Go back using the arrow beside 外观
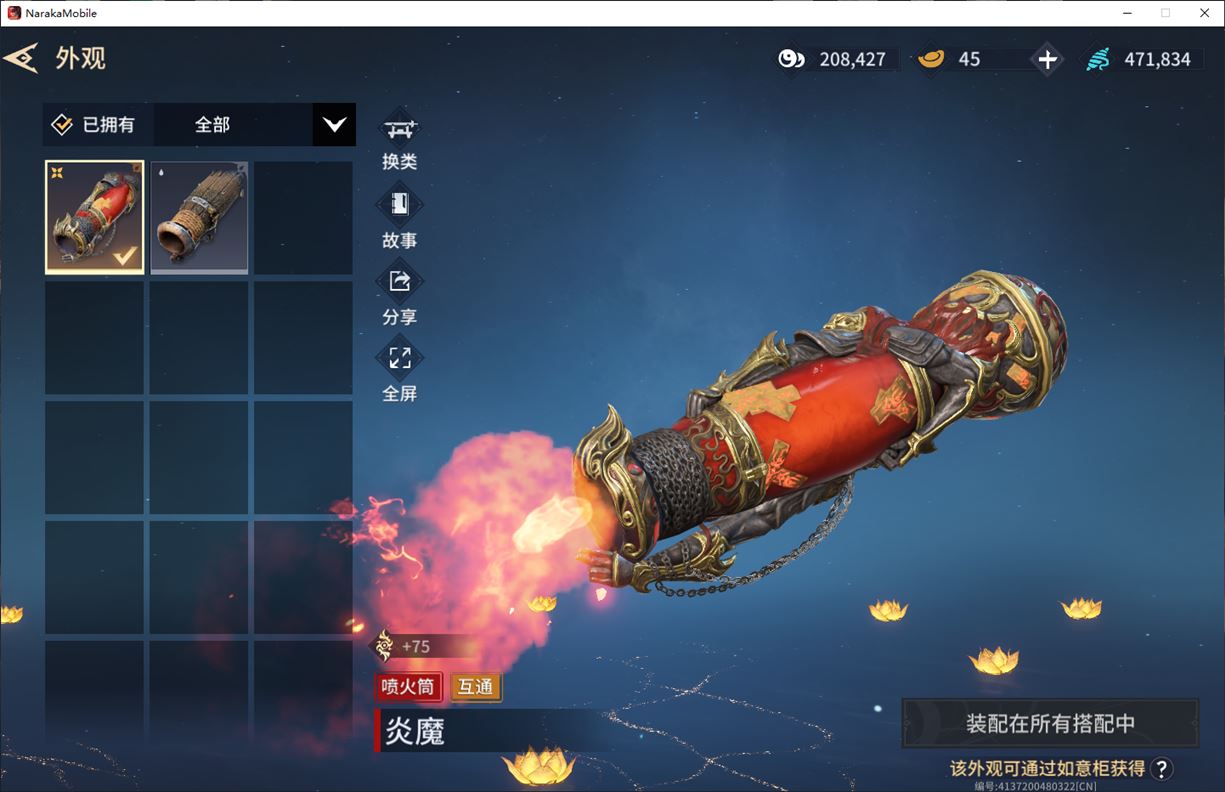Image resolution: width=1225 pixels, height=792 pixels. pyautogui.click(x=21, y=58)
